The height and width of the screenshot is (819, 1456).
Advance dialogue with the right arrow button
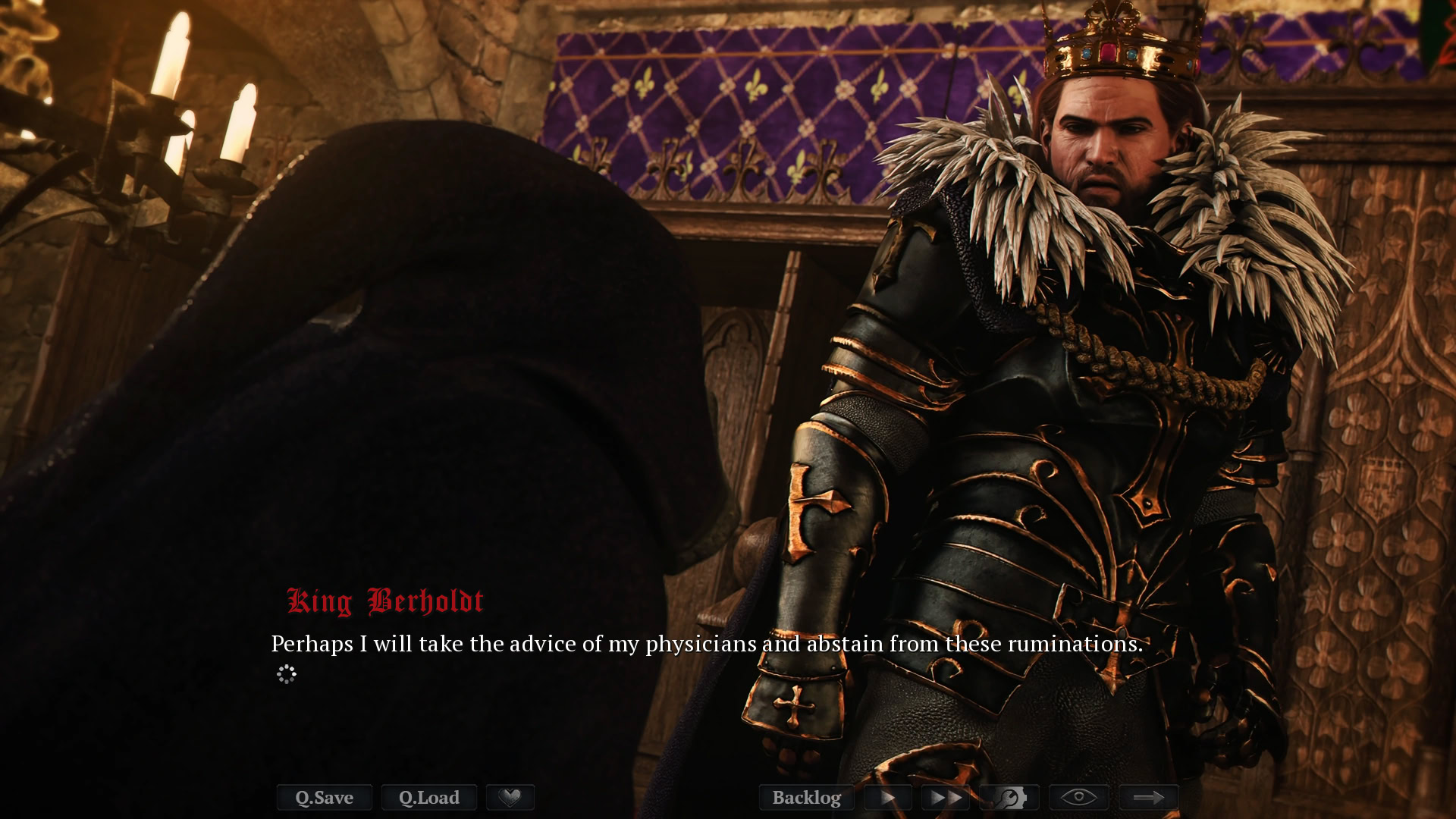[x=1148, y=797]
